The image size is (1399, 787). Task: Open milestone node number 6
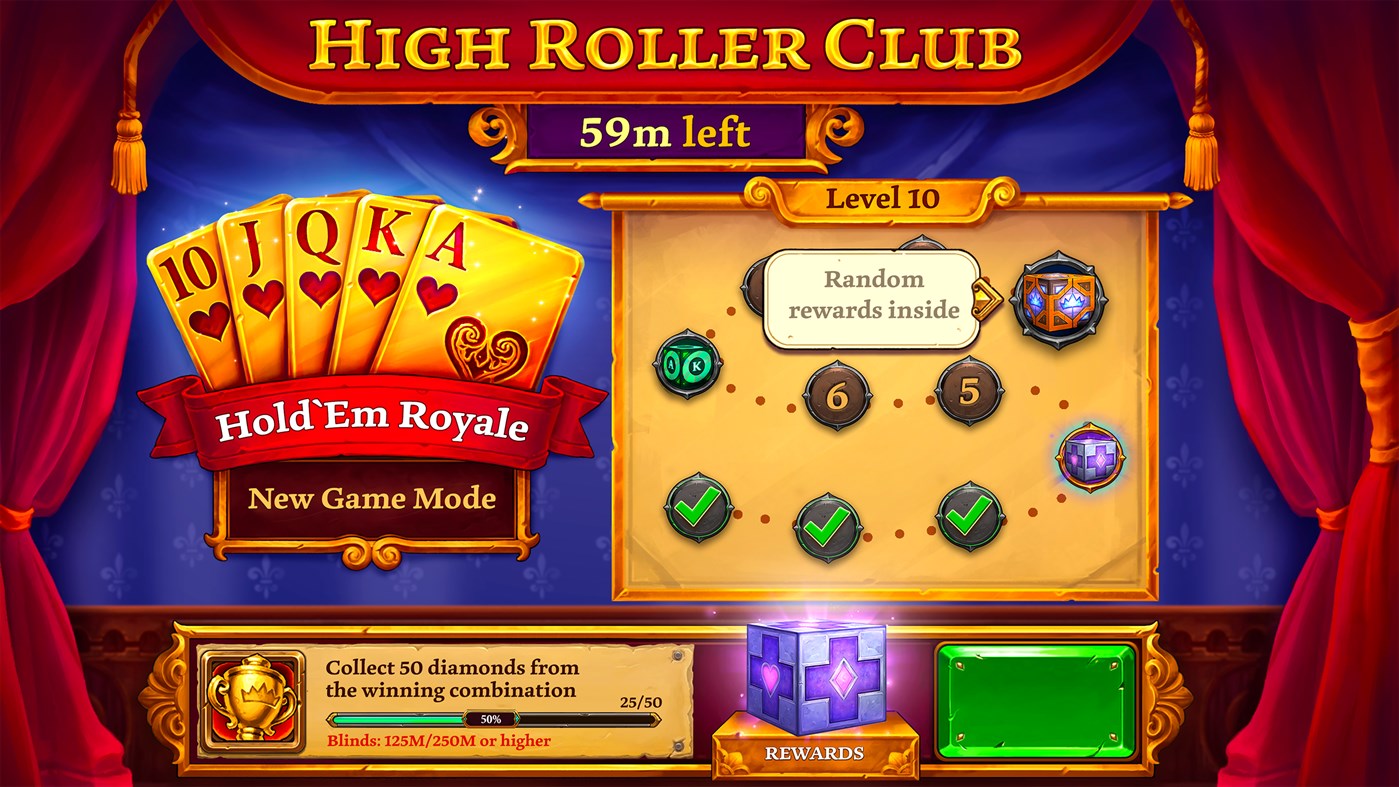point(836,394)
